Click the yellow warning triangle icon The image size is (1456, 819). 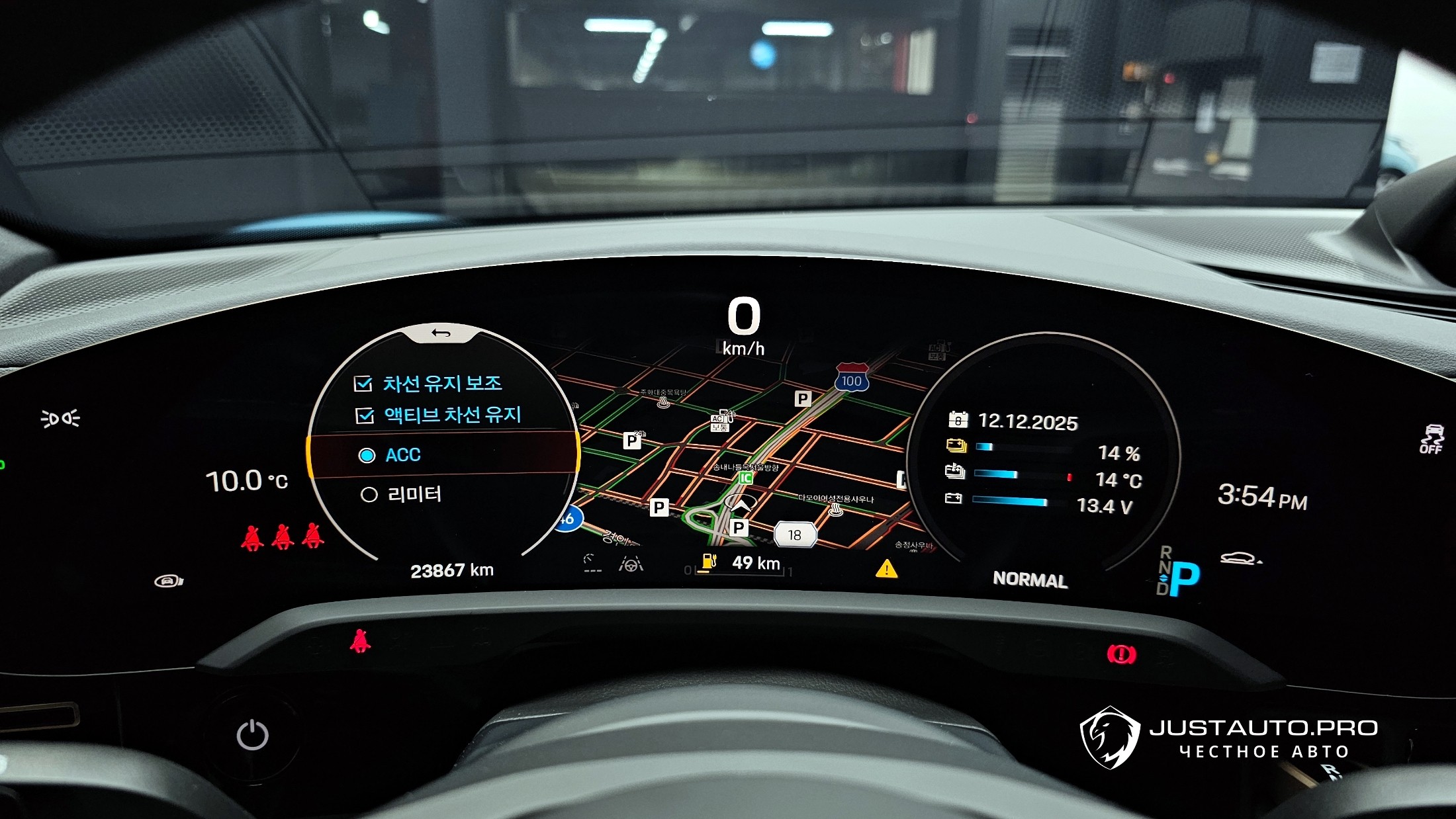point(886,569)
